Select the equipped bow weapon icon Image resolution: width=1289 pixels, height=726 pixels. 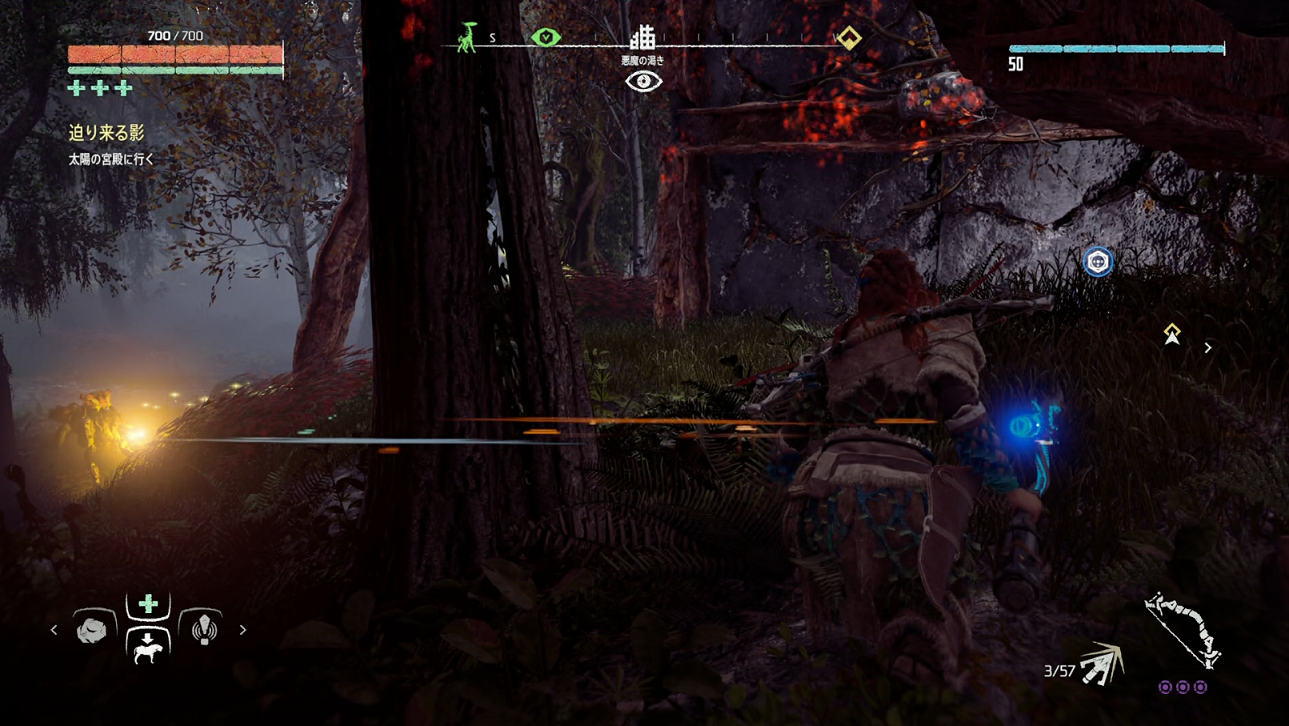pos(1183,630)
